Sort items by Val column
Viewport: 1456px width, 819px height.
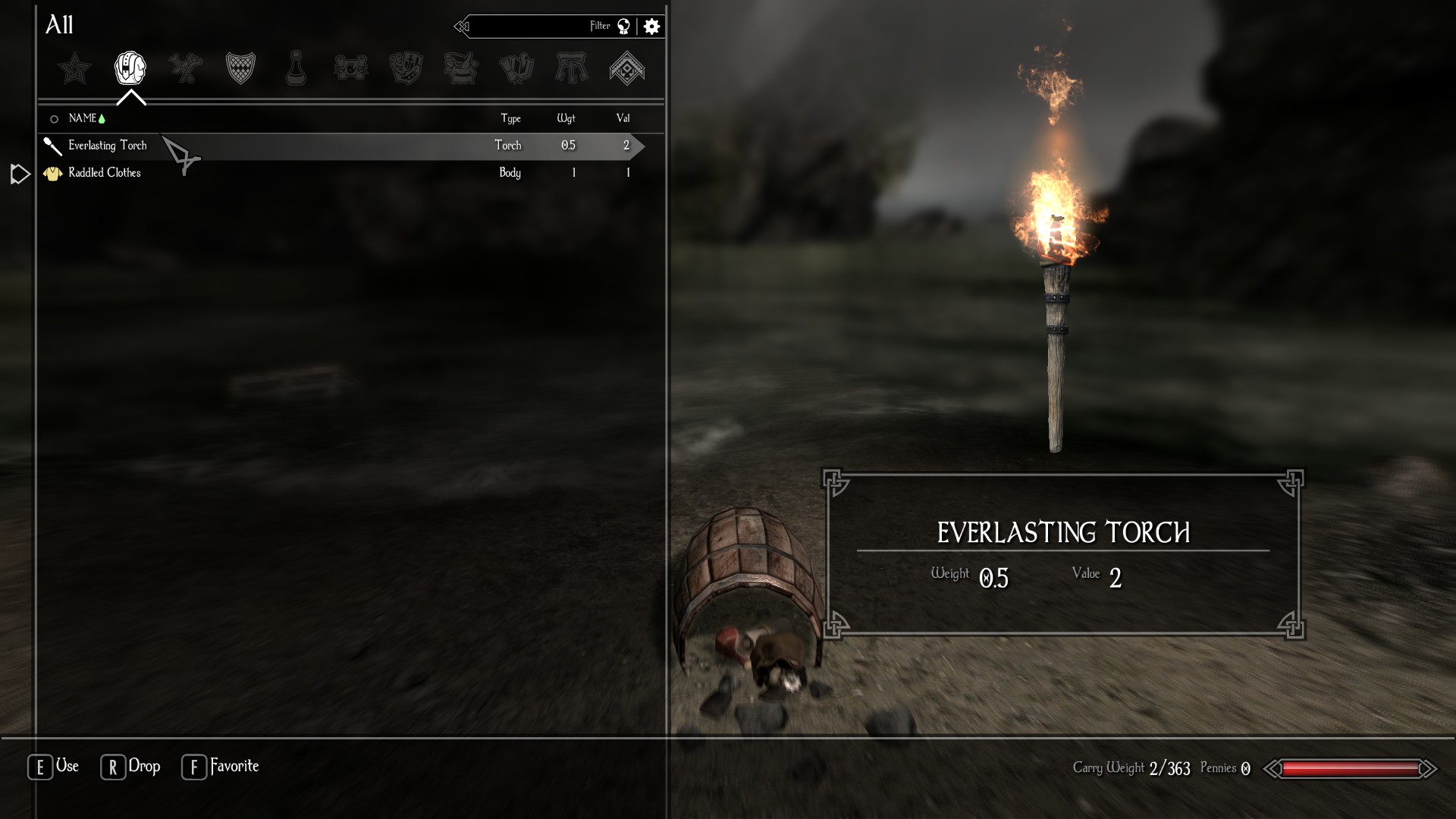623,118
